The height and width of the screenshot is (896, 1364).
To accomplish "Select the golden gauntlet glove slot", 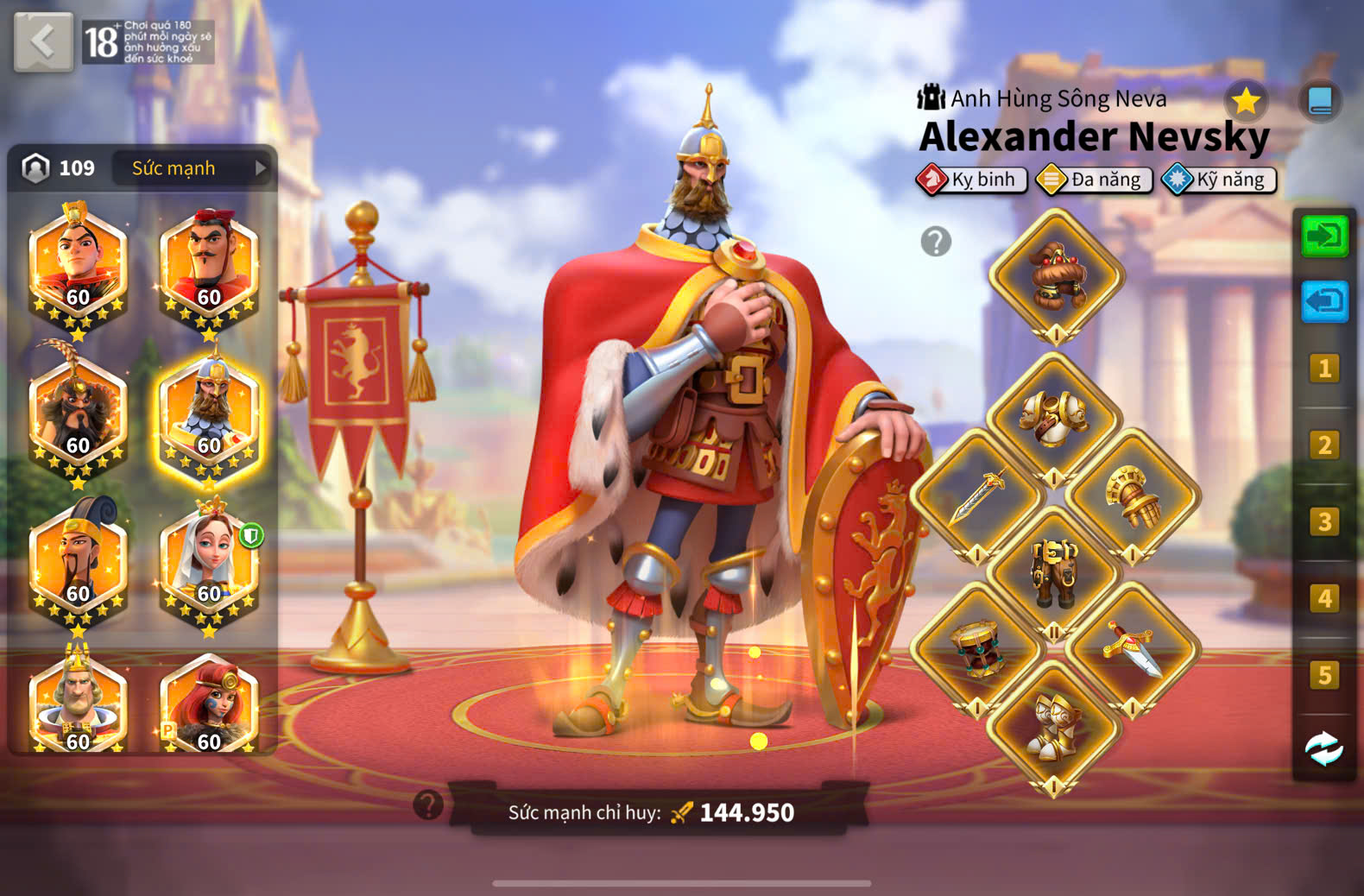I will (1132, 496).
